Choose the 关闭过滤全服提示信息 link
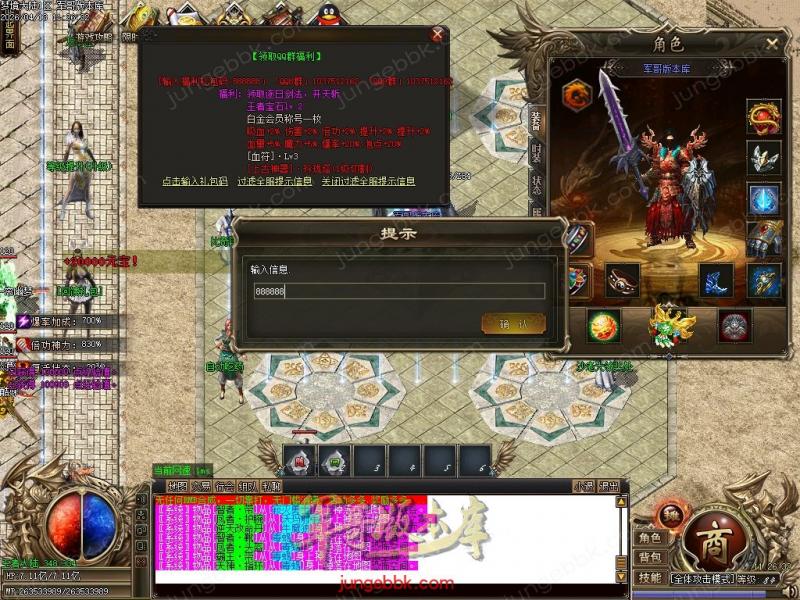This screenshot has width=800, height=600. click(368, 181)
